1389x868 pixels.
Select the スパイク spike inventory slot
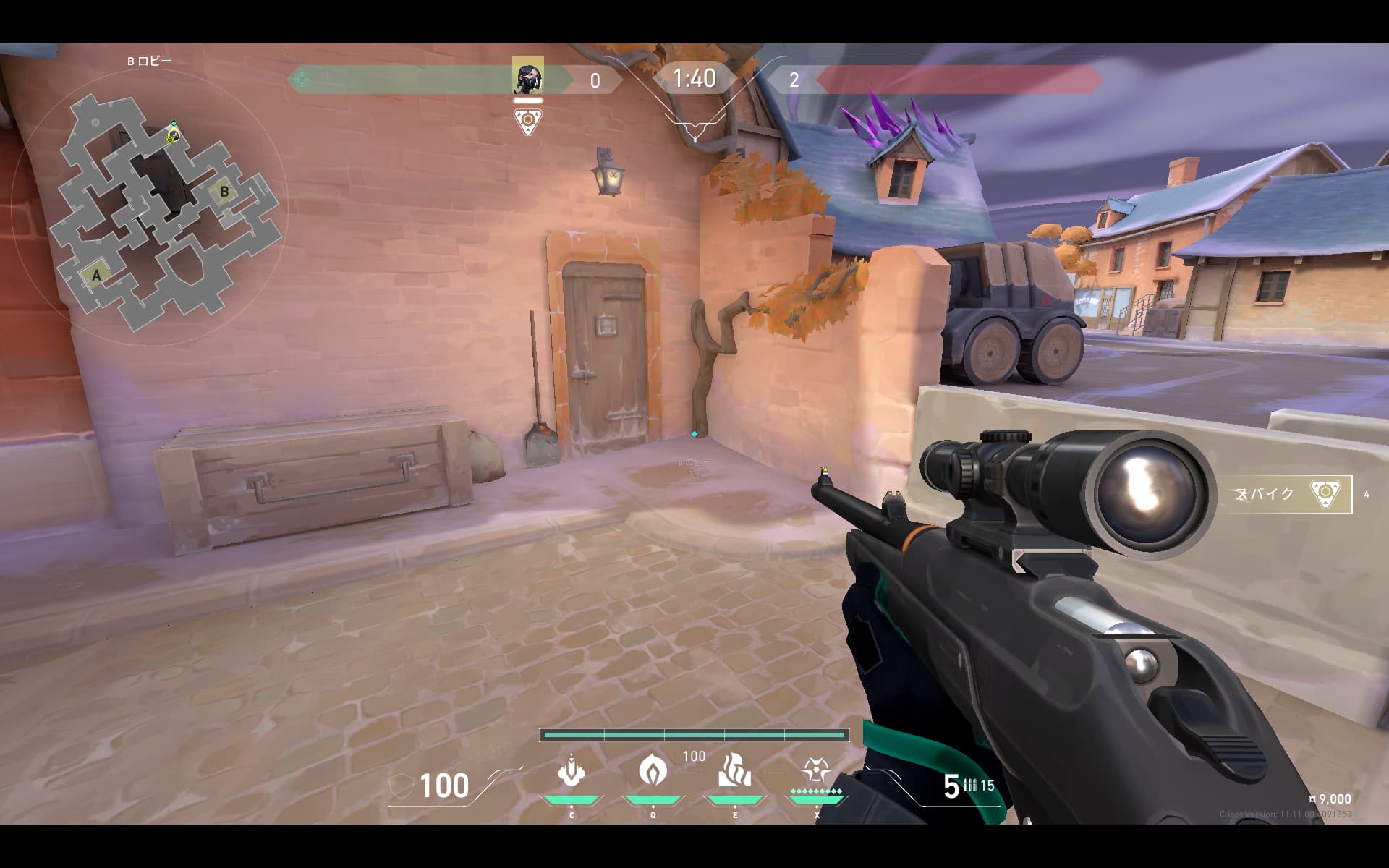[1285, 494]
